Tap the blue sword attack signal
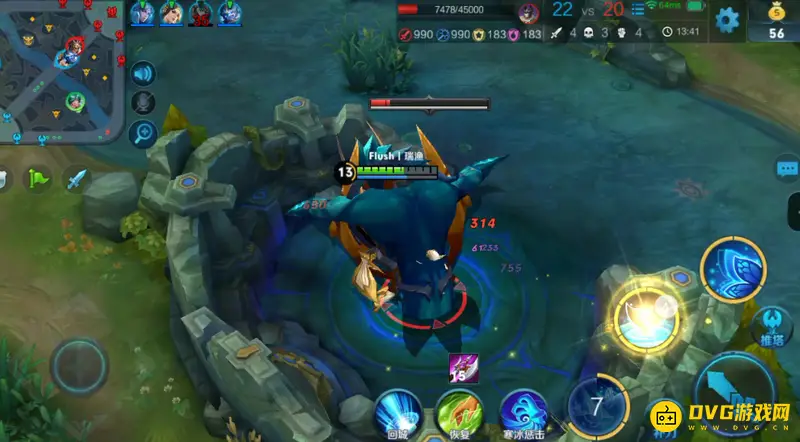800x442 pixels. pyautogui.click(x=77, y=180)
